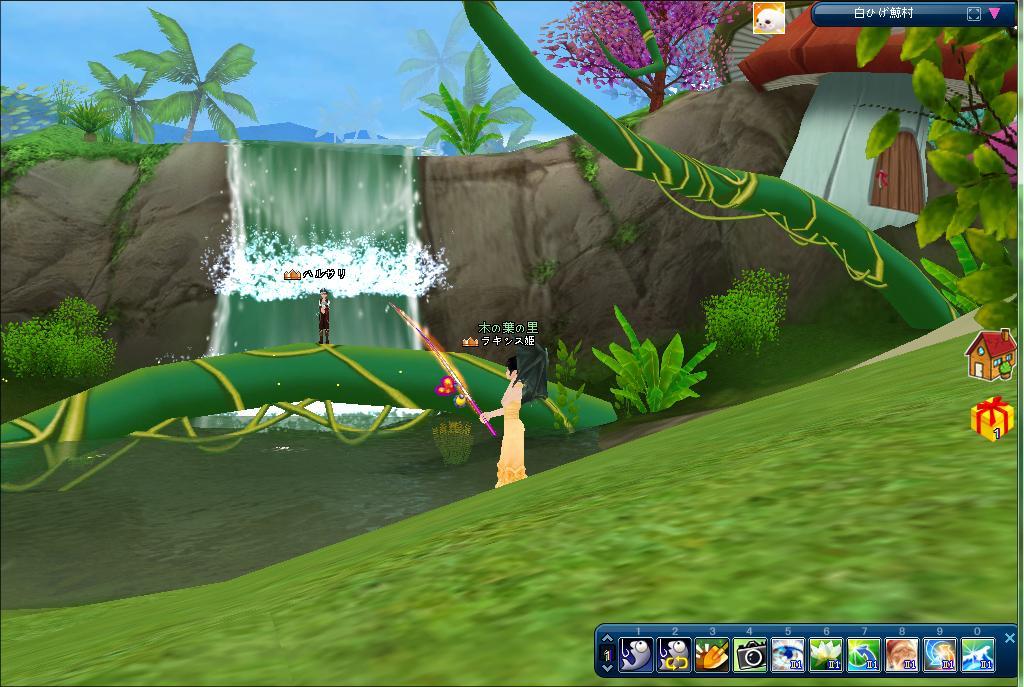
Task: Use the auto-fishing loop skill icon
Action: 674,655
